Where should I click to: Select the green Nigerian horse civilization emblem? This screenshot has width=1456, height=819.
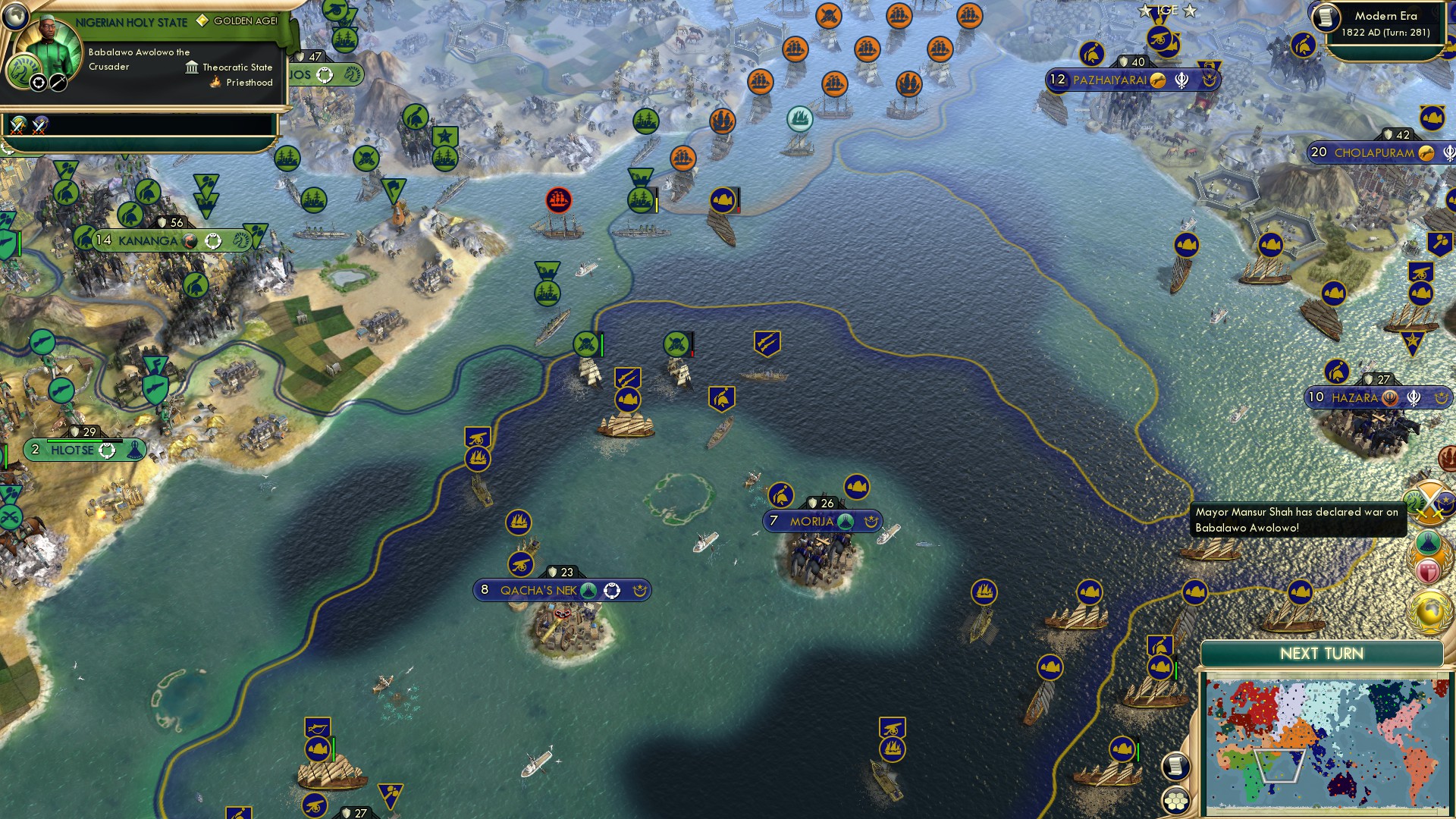point(24,72)
